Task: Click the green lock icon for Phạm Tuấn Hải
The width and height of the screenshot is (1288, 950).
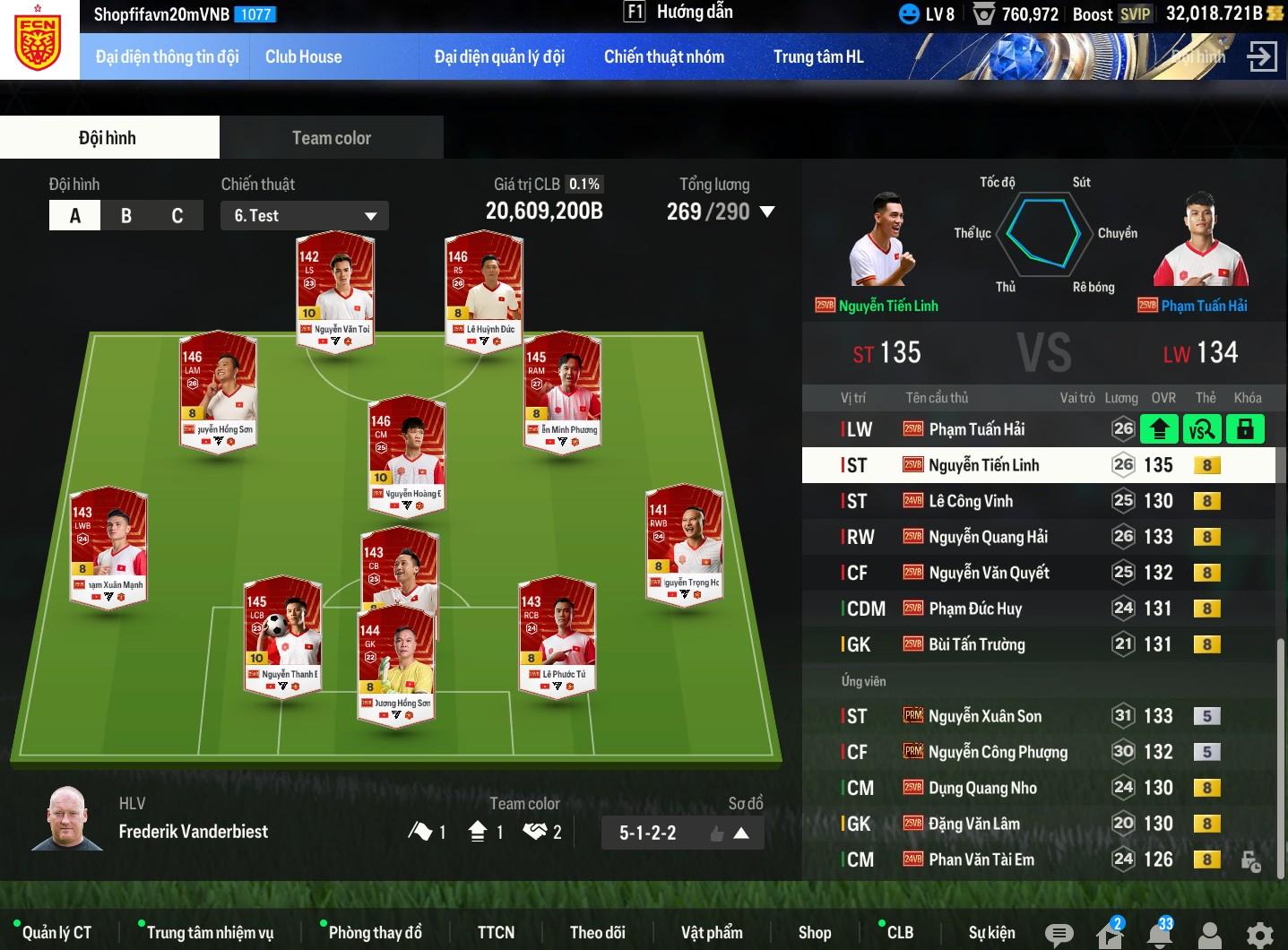Action: click(1245, 429)
